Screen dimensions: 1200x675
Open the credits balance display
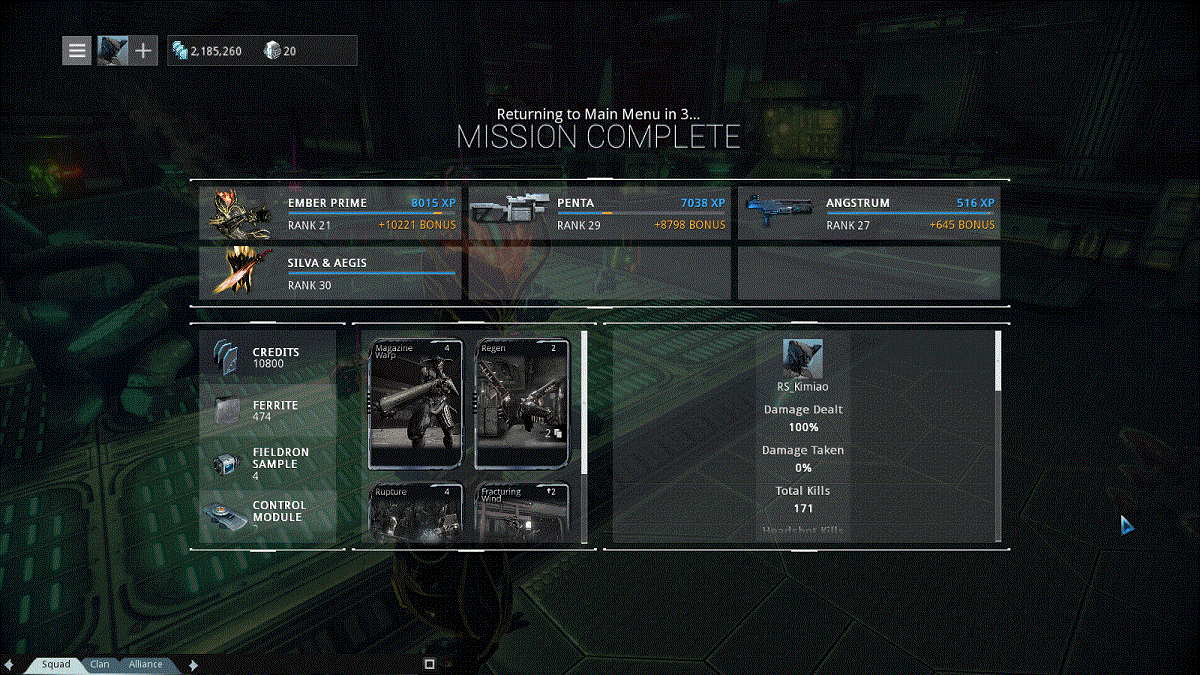[x=207, y=51]
